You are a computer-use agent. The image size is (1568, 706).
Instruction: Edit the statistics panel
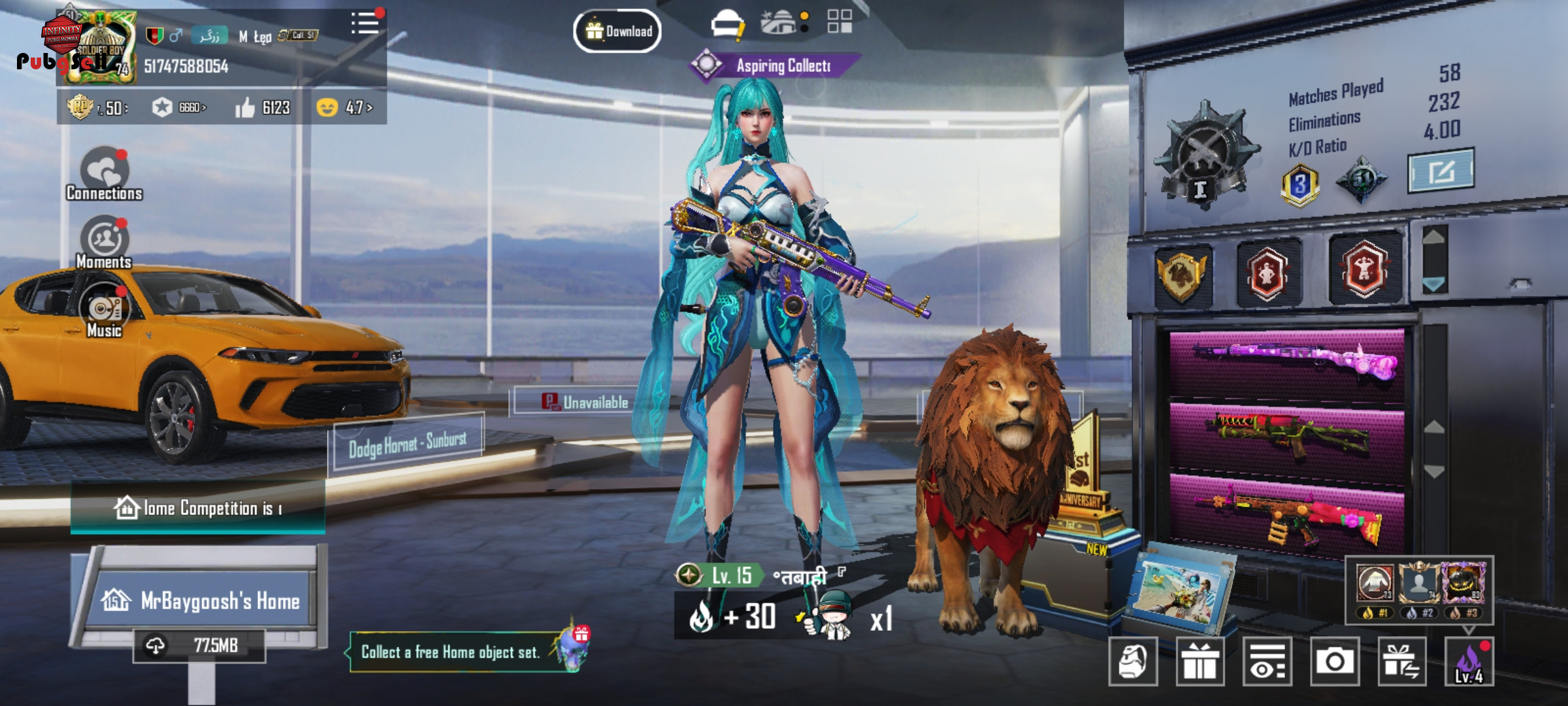(1441, 171)
